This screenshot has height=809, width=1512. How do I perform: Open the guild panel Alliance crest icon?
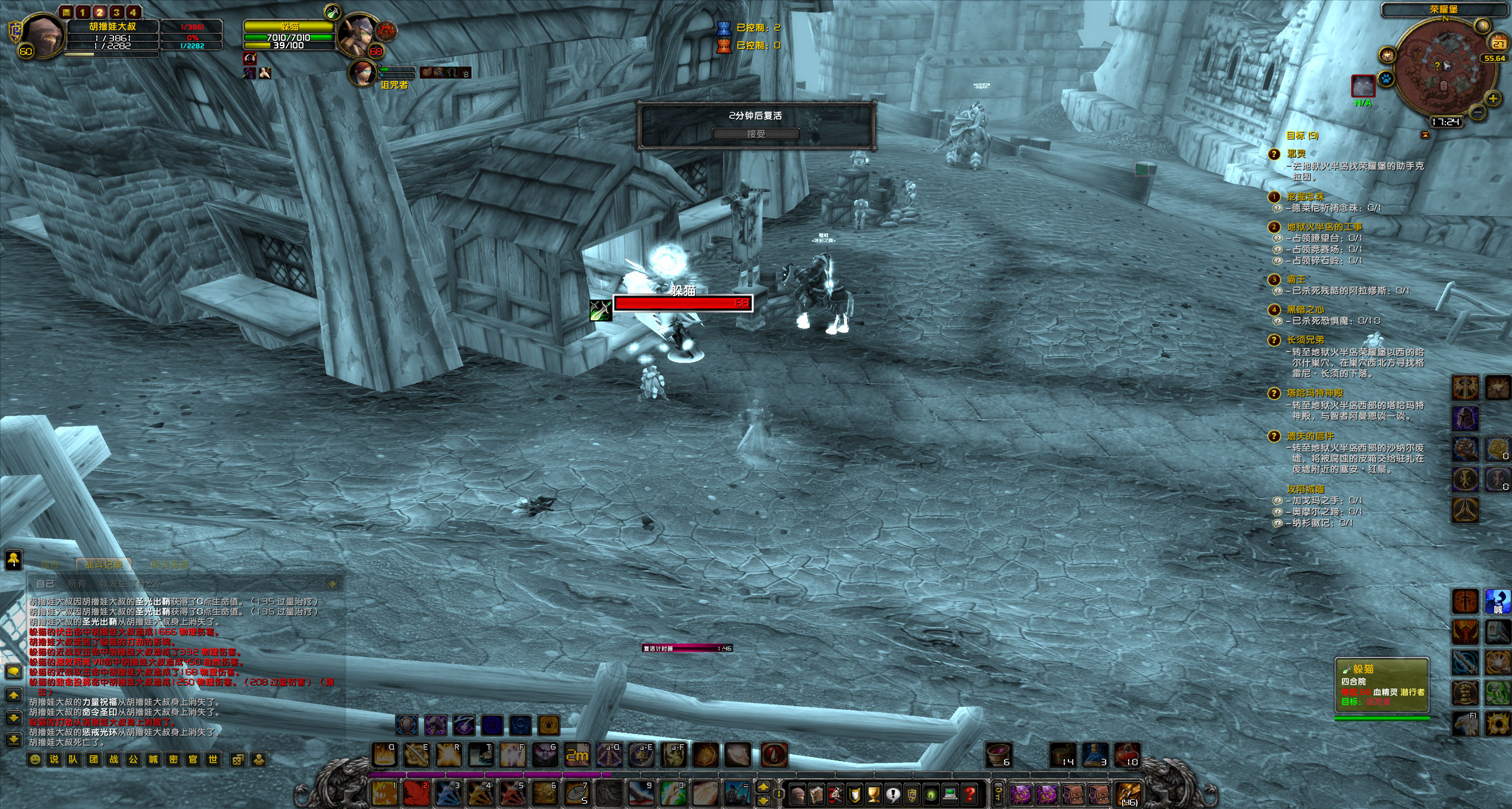coord(911,795)
